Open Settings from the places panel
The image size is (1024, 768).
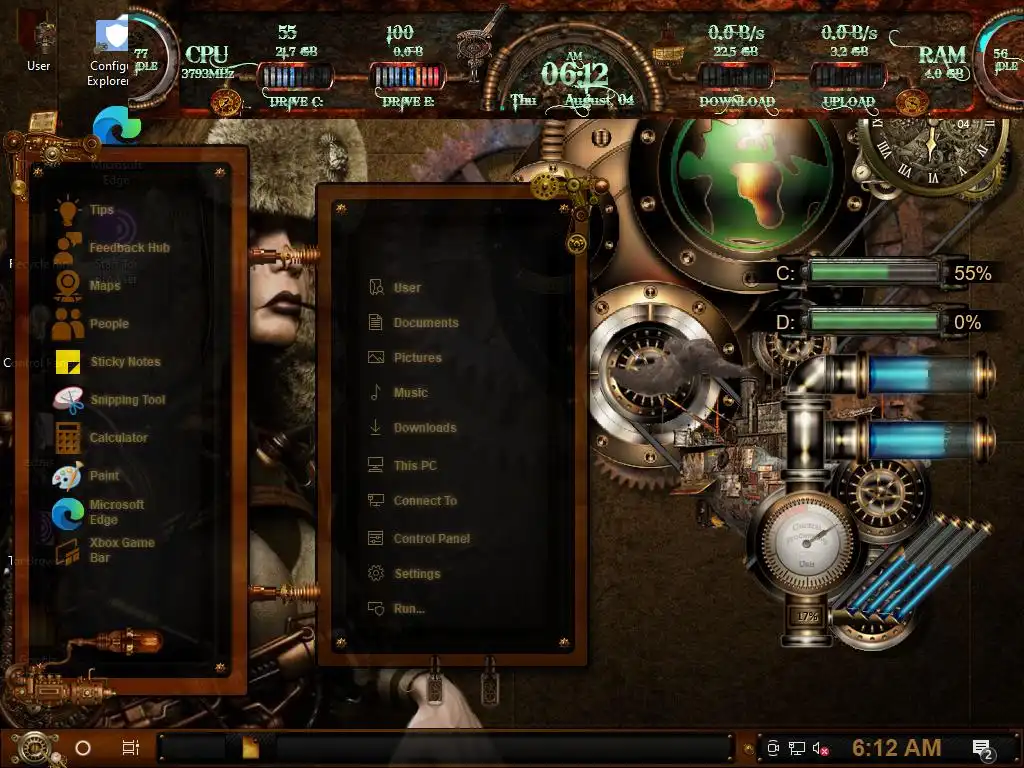pos(416,574)
